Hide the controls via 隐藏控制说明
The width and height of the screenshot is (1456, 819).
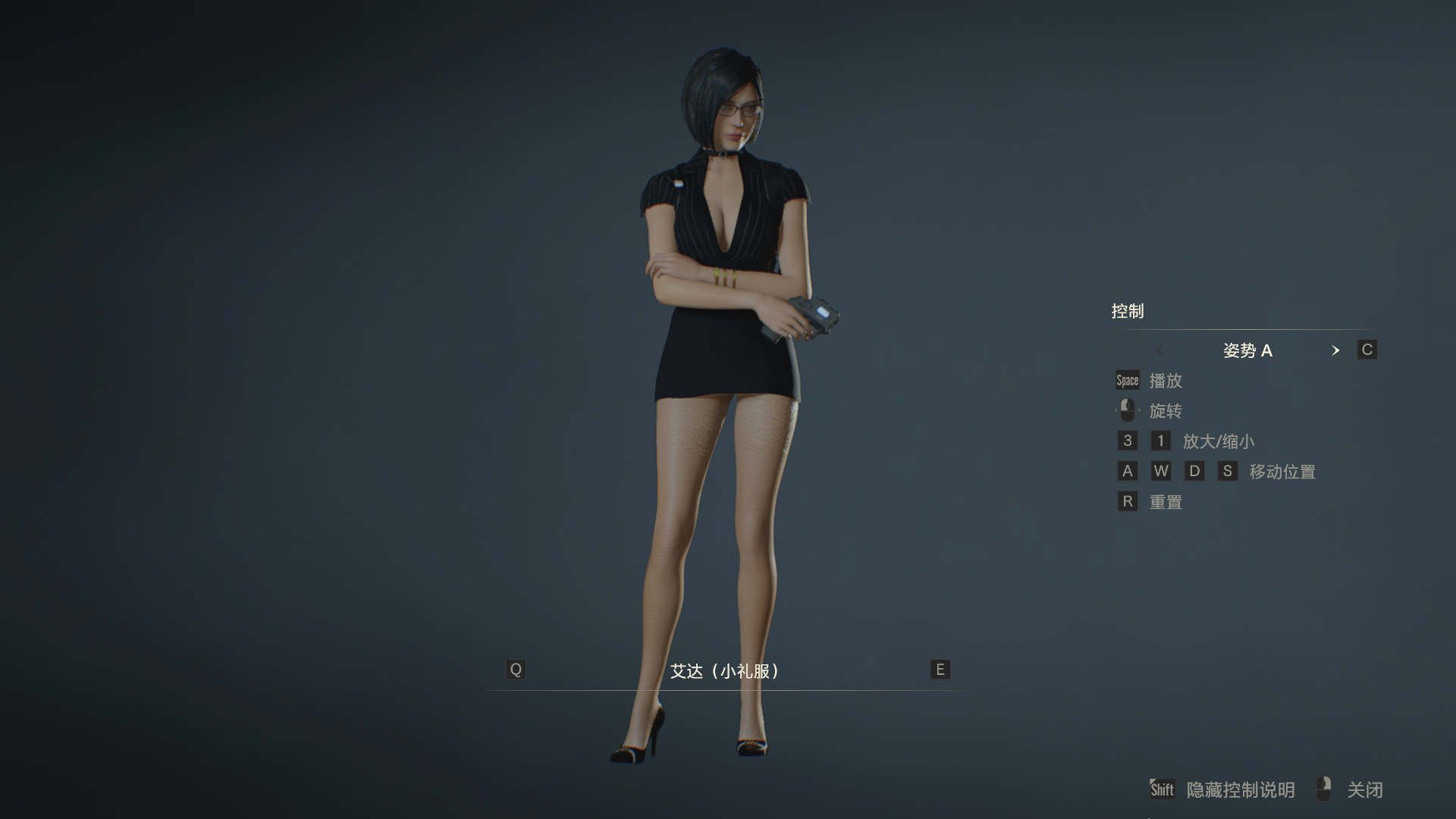(x=1240, y=790)
